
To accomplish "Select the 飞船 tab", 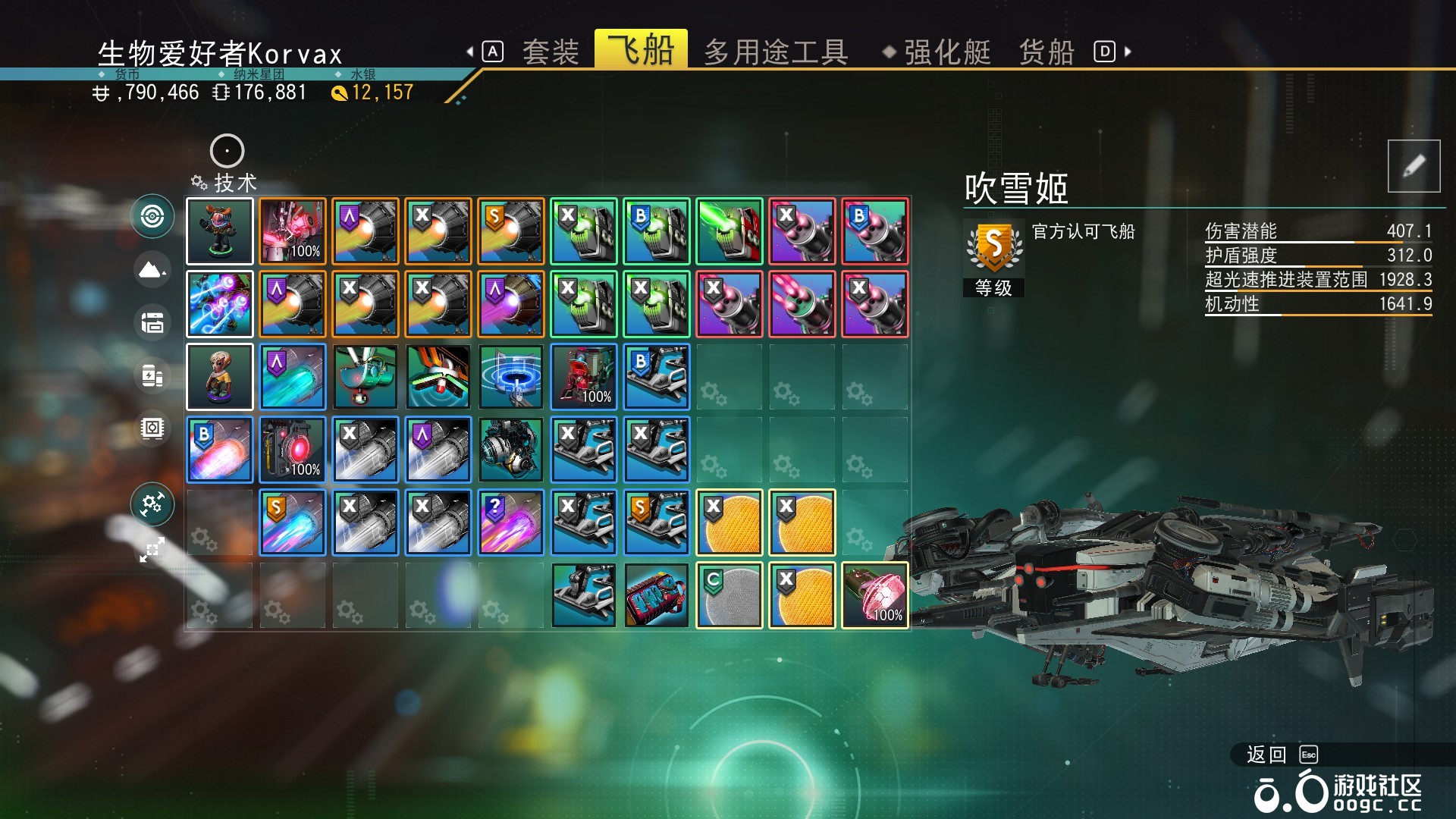I will point(641,50).
